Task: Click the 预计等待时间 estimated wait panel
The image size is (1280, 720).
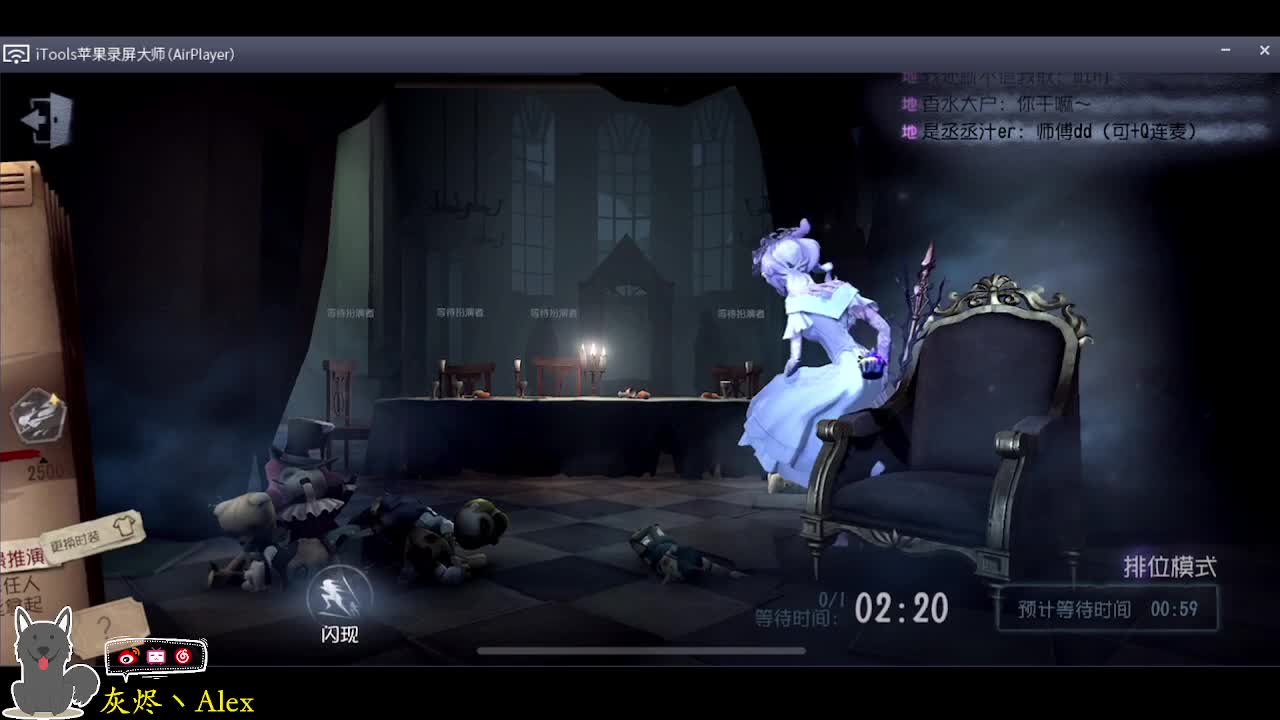Action: click(x=1105, y=607)
